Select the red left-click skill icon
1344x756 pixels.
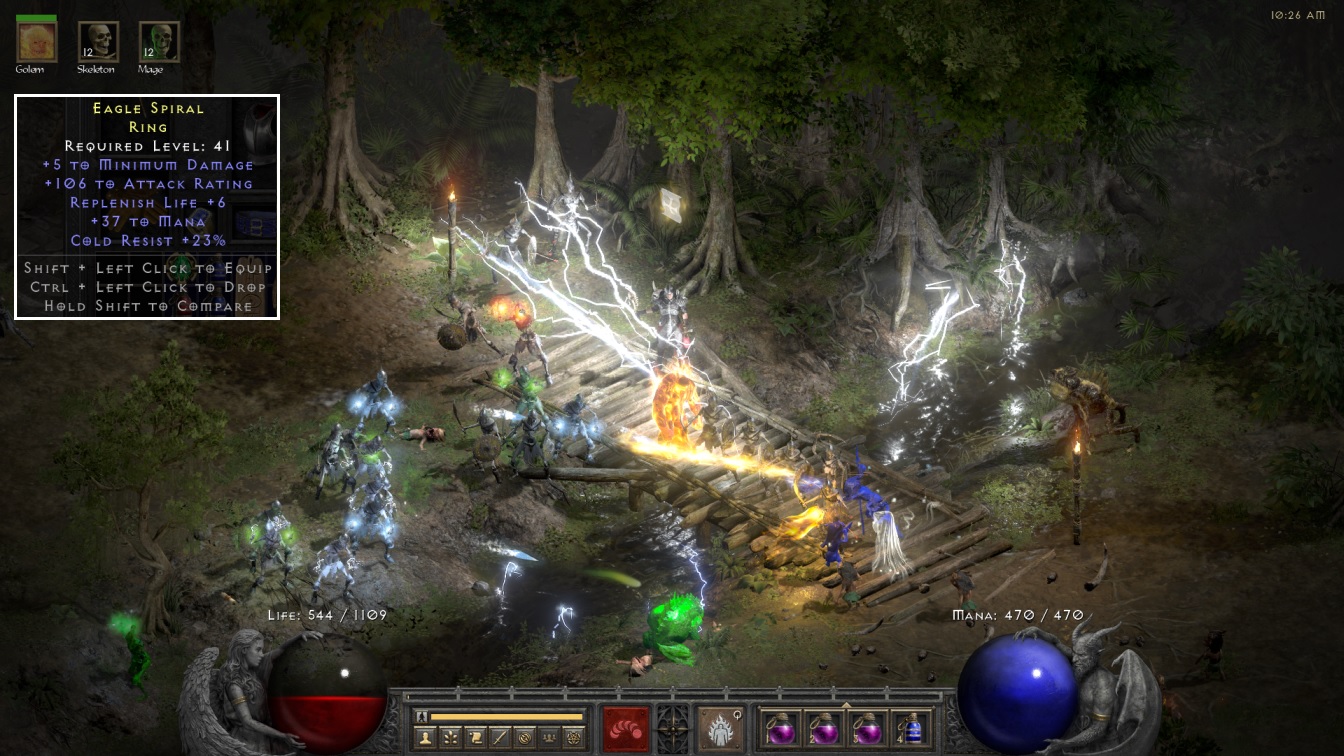point(626,729)
